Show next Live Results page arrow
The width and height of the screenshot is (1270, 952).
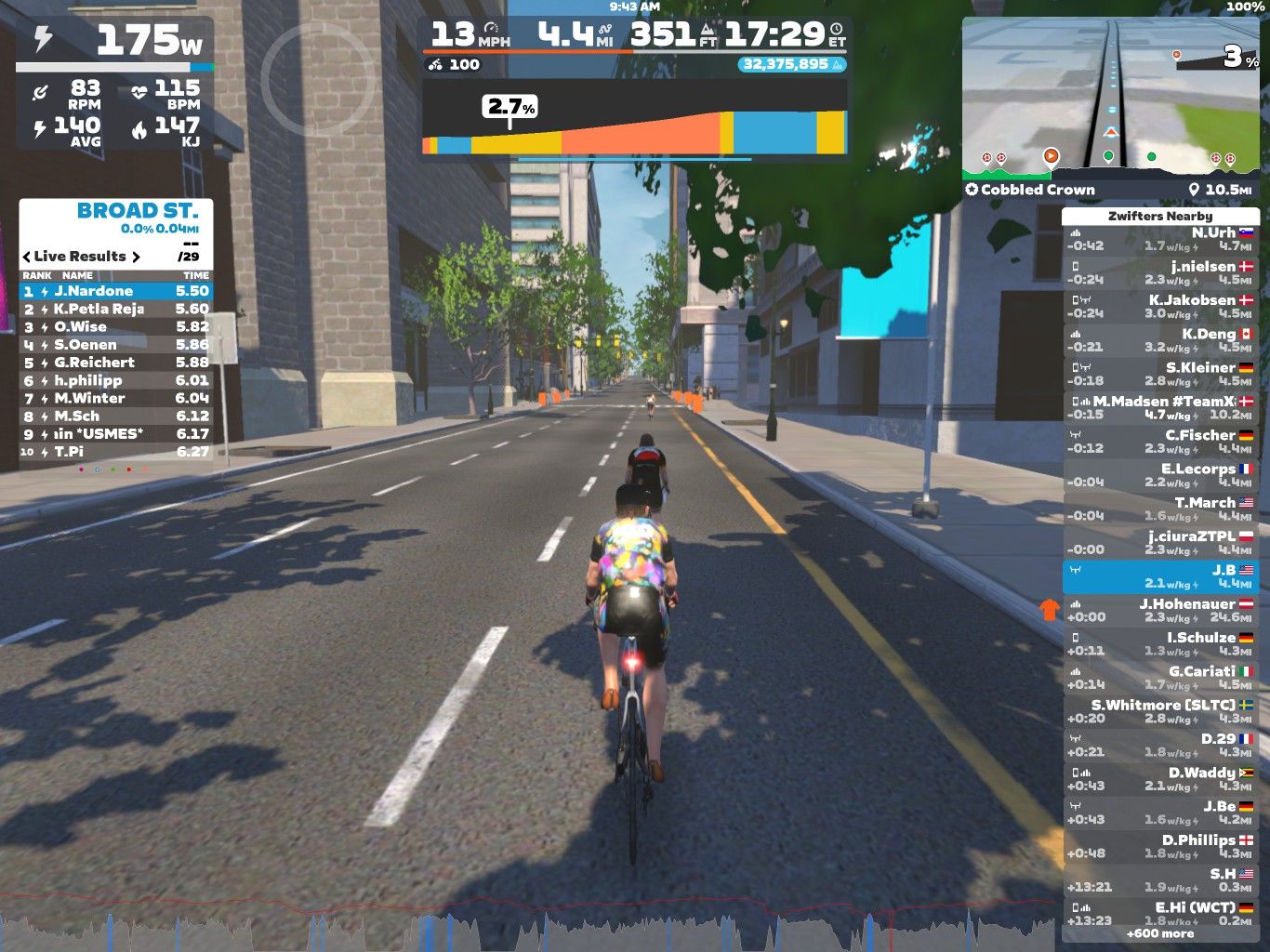(x=136, y=257)
